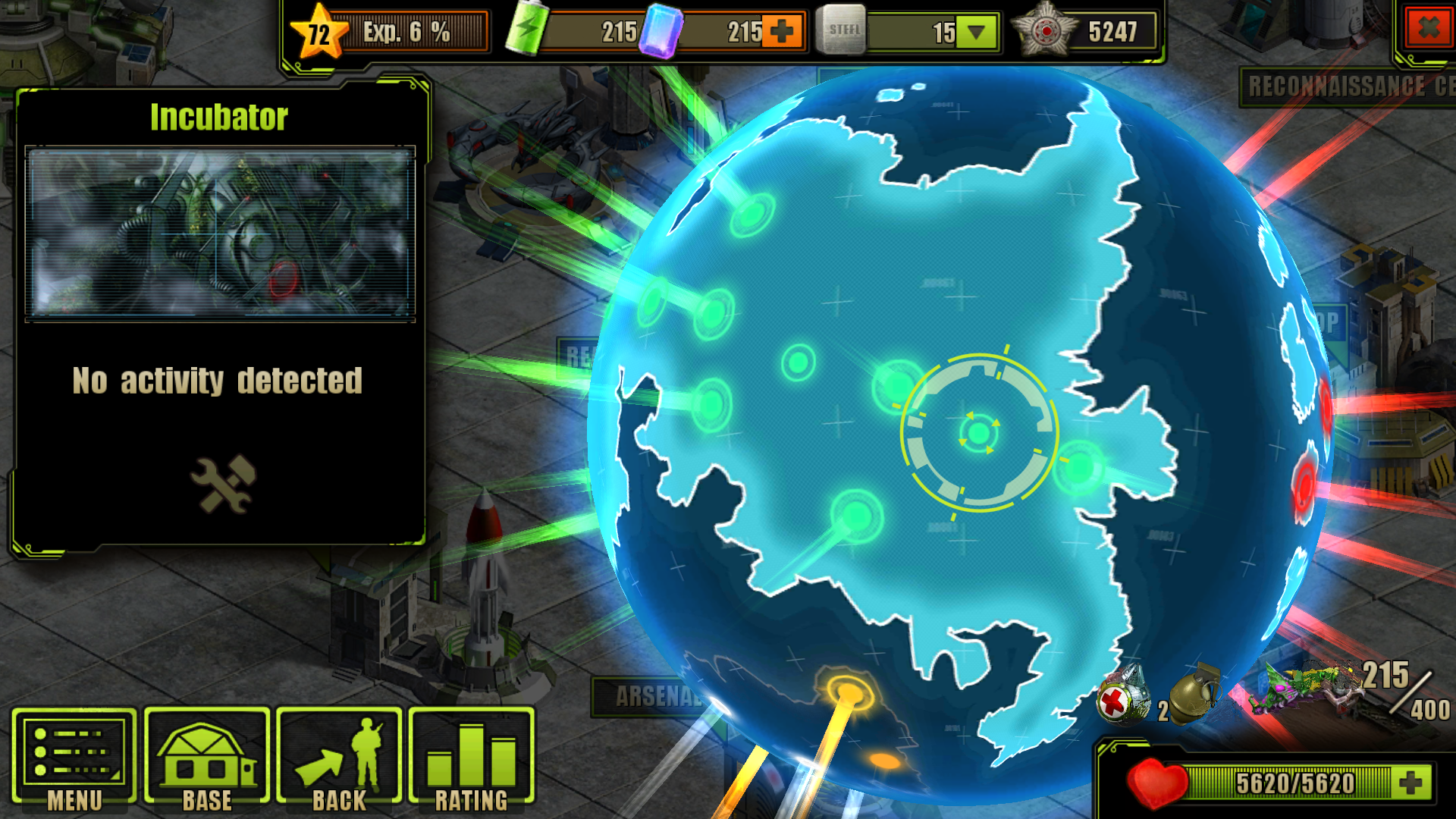The image size is (1456, 819).
Task: Open the MENU button
Action: point(74,759)
